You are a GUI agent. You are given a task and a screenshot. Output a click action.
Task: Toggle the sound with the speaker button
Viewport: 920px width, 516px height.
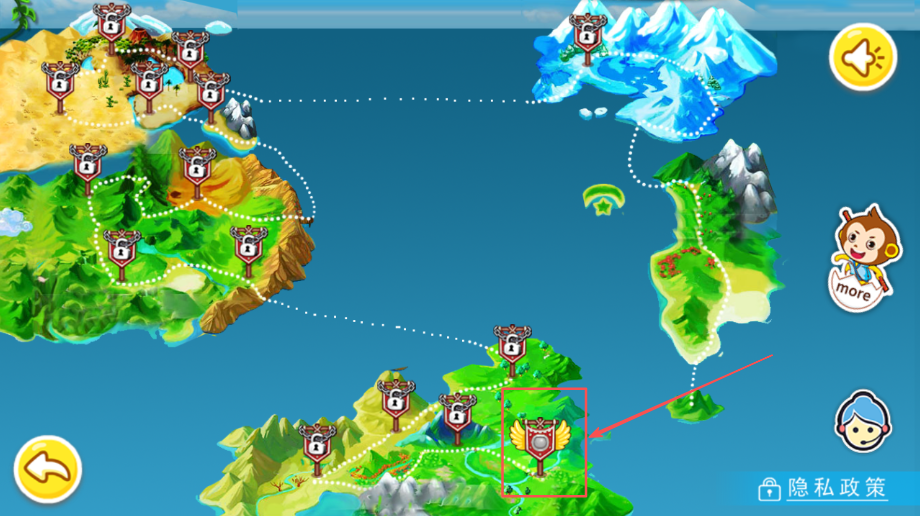point(862,58)
